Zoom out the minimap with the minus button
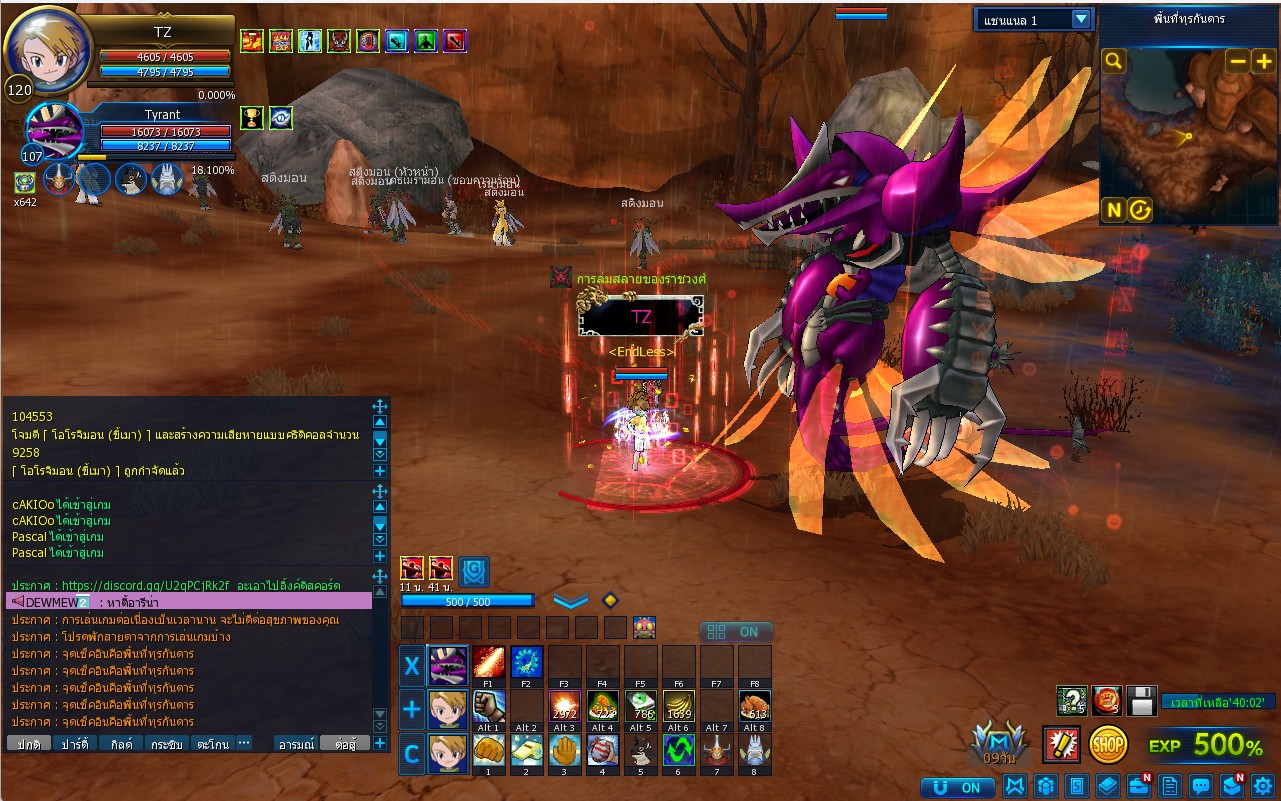The height and width of the screenshot is (801, 1281). click(x=1238, y=62)
